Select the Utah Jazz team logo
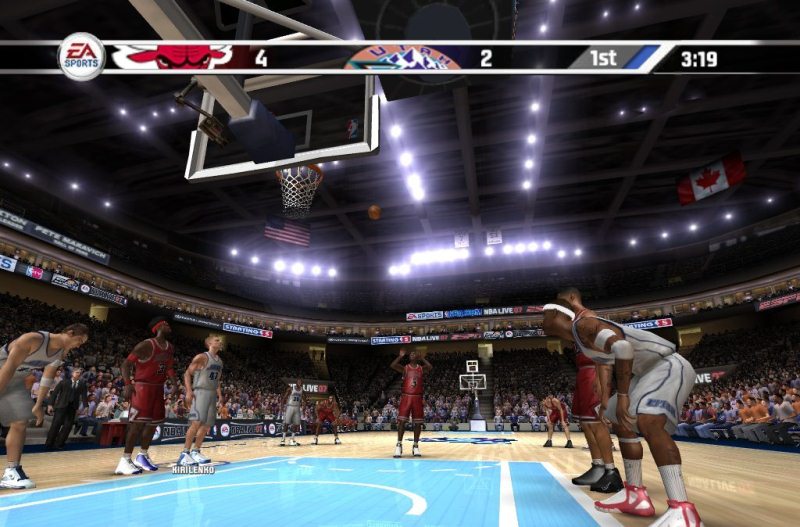Image resolution: width=800 pixels, height=527 pixels. click(402, 59)
